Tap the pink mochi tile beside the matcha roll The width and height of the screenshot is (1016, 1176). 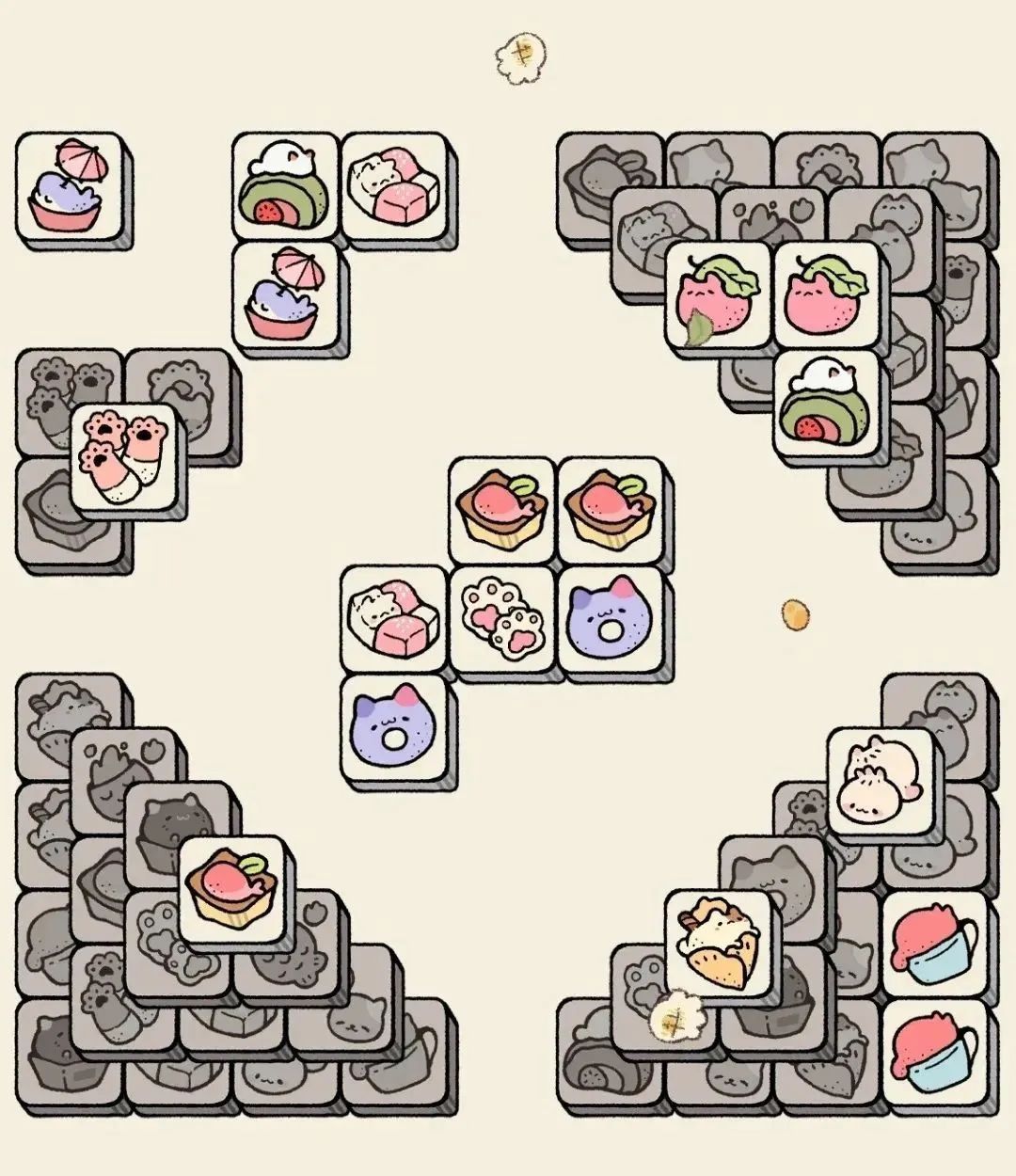[393, 185]
